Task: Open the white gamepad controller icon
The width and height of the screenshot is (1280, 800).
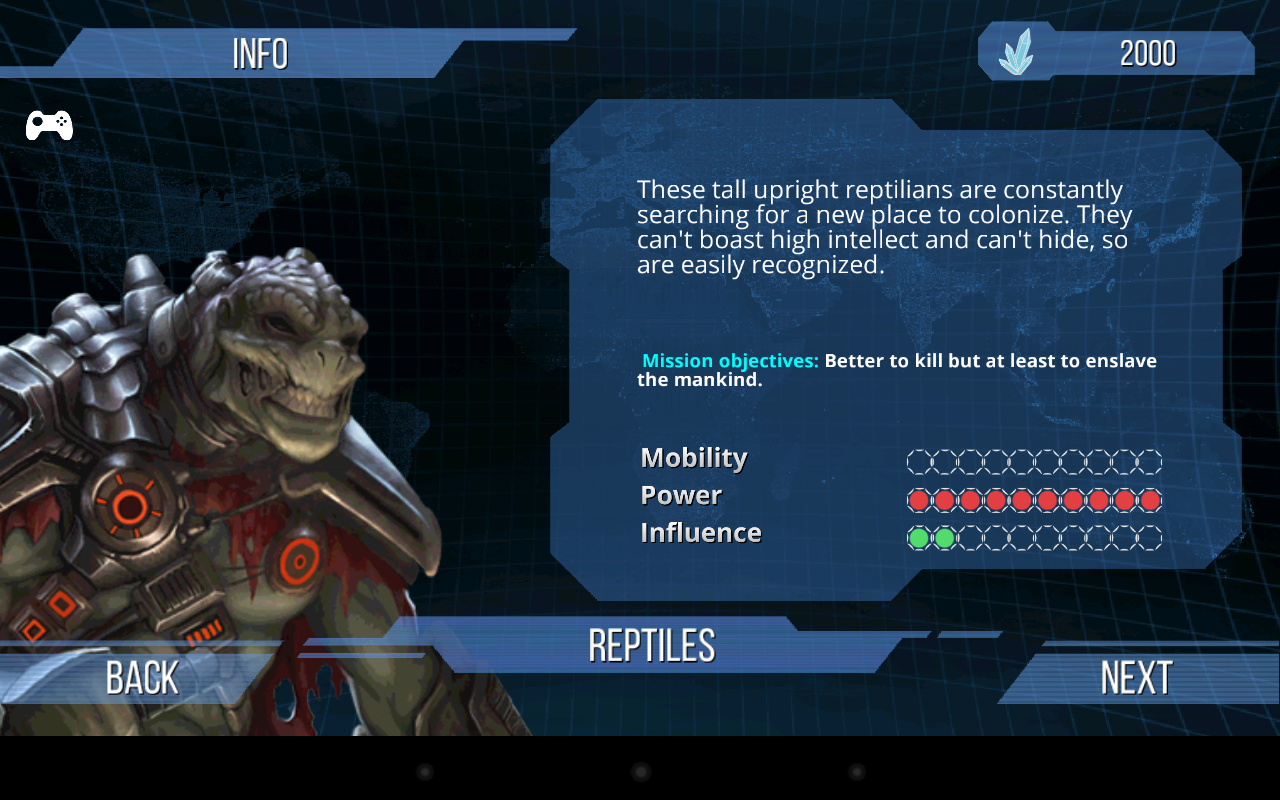Action: coord(49,125)
